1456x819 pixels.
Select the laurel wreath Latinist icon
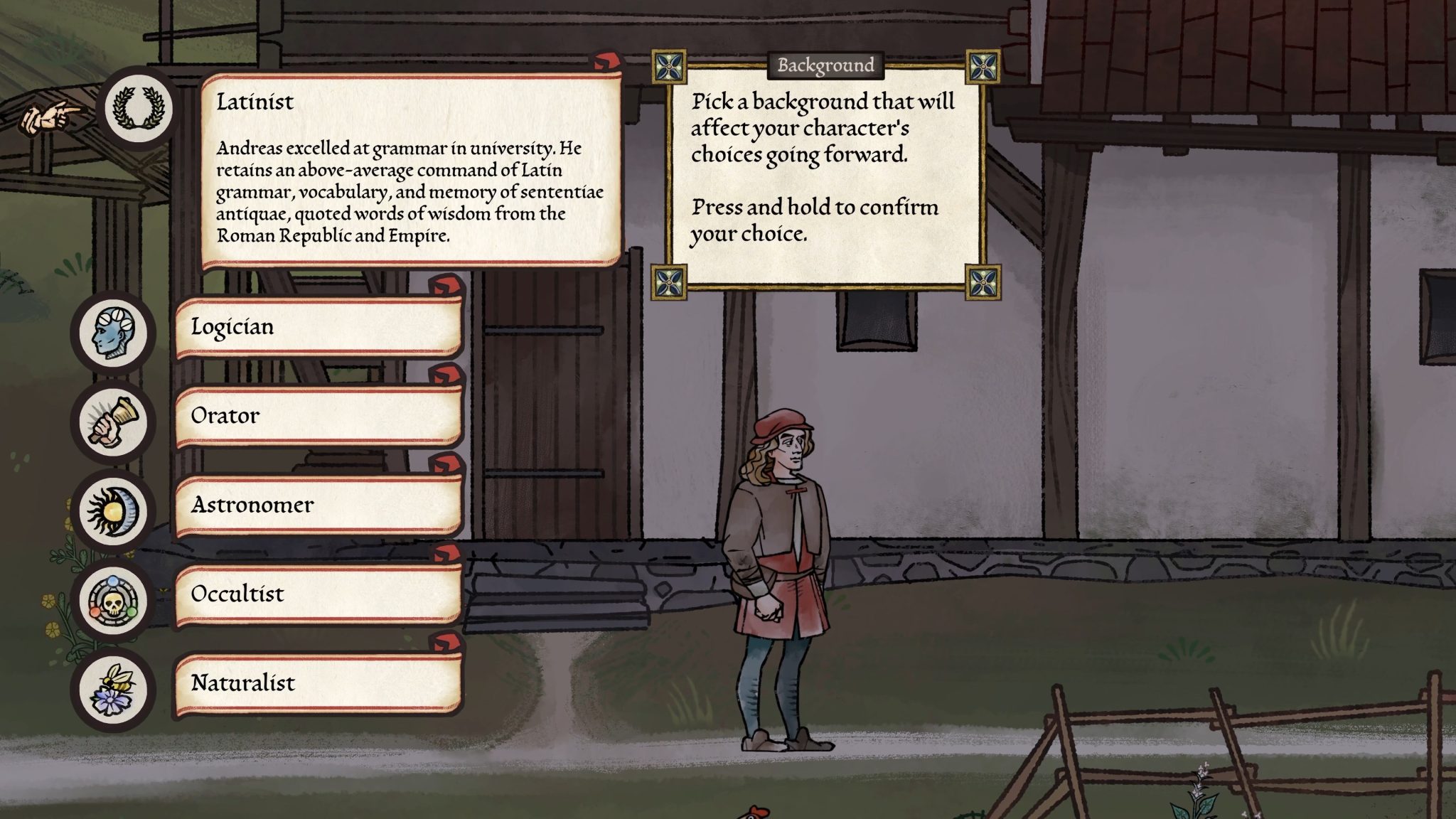139,105
